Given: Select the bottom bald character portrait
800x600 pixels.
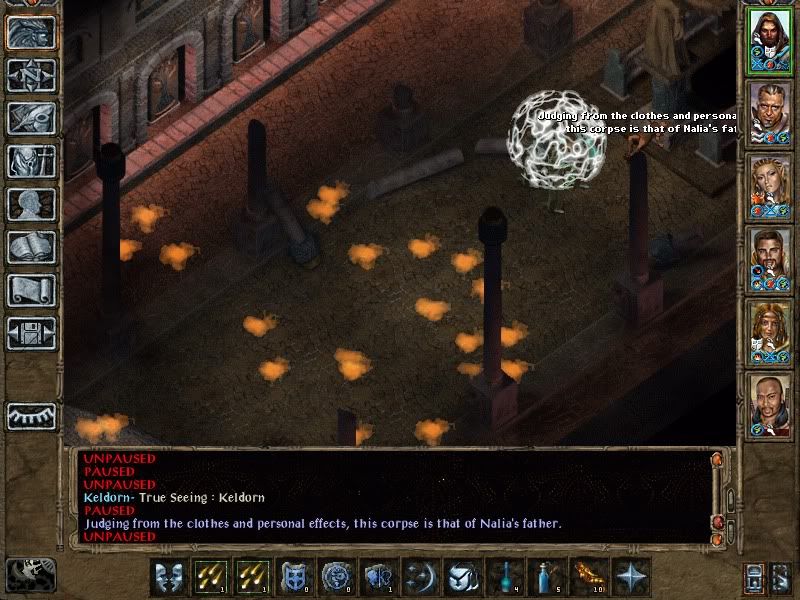Looking at the screenshot, I should [770, 403].
